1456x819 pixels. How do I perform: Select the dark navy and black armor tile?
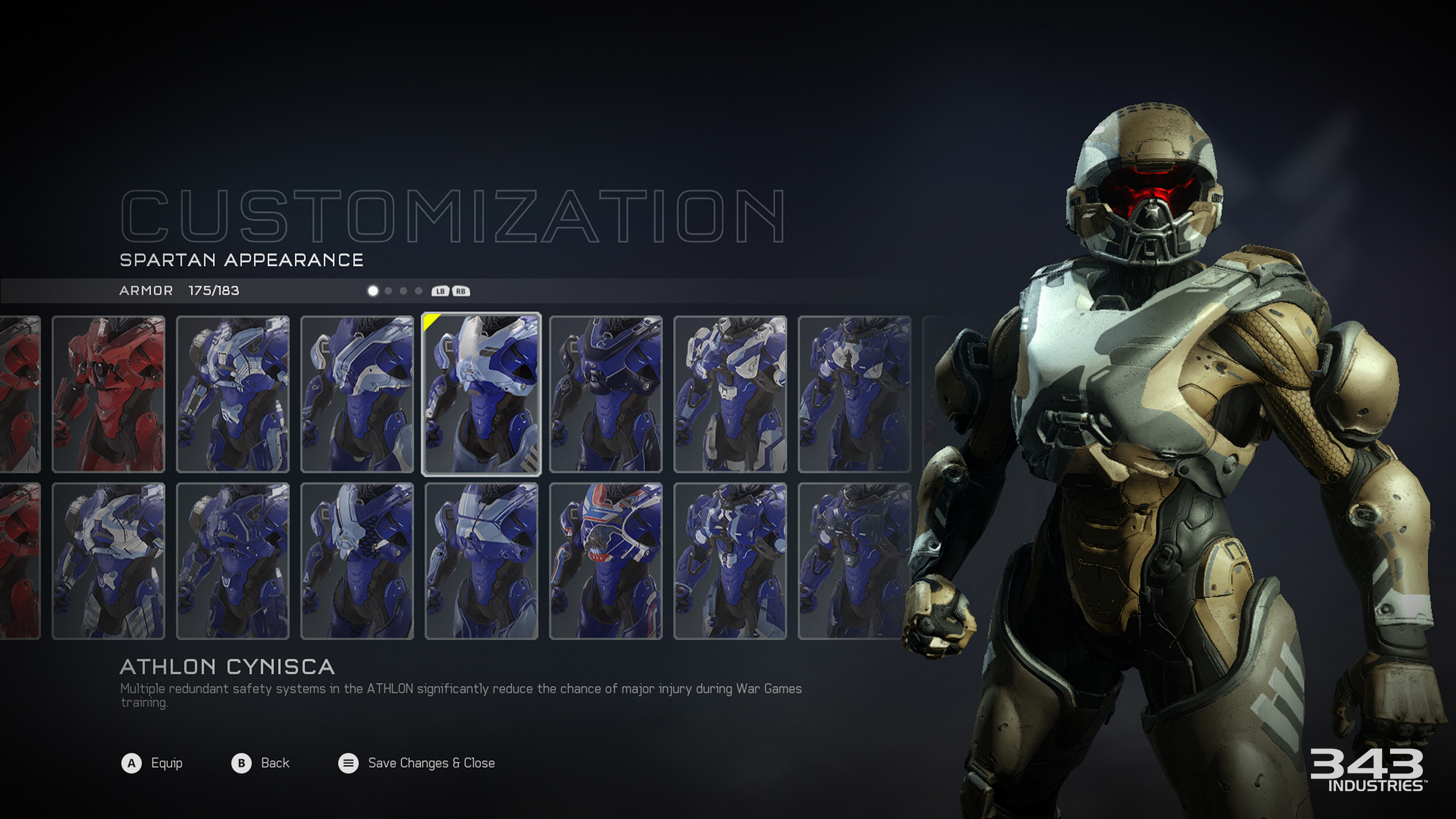pyautogui.click(x=606, y=394)
